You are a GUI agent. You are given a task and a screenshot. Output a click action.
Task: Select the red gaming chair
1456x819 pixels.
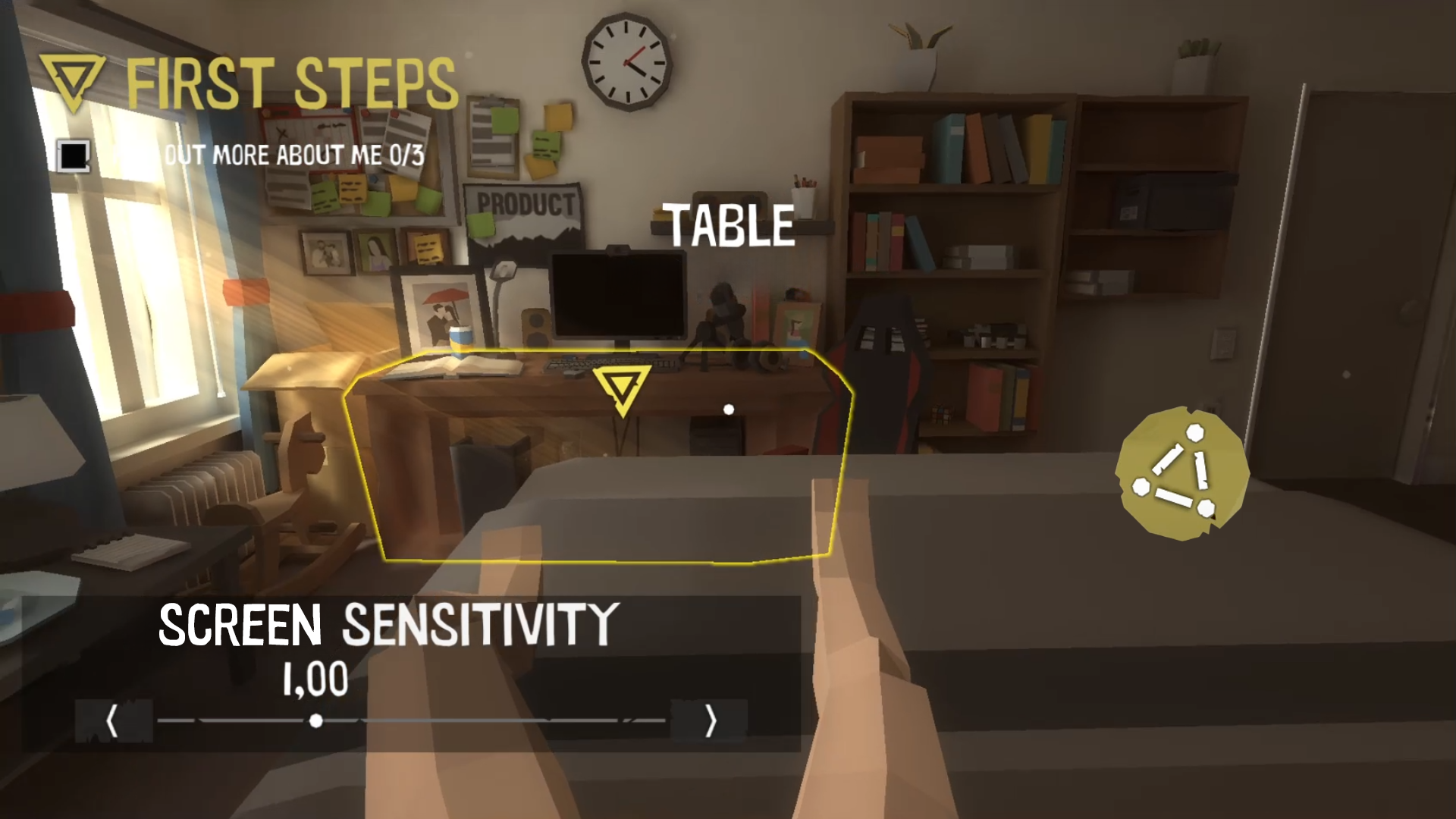pos(880,364)
